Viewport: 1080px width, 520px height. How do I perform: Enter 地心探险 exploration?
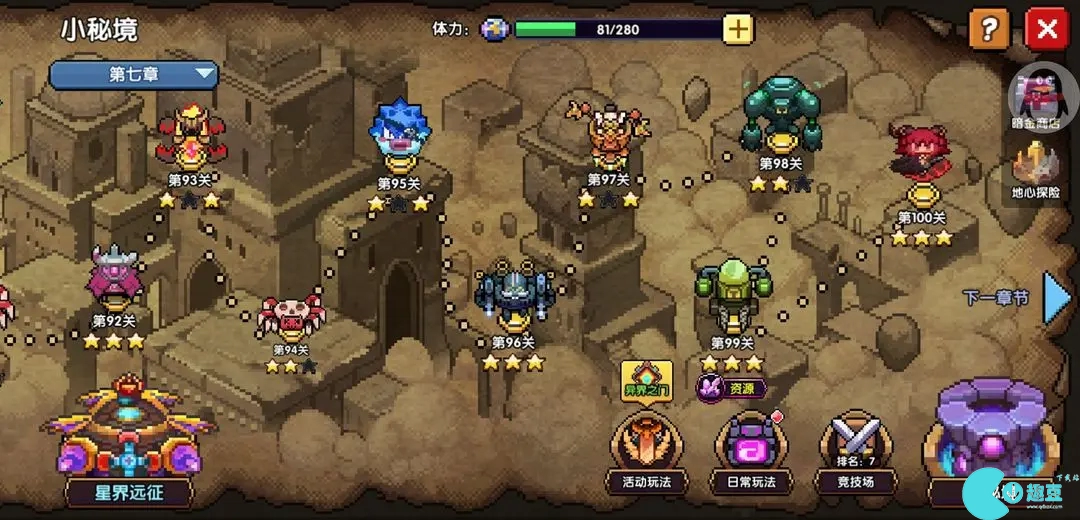click(x=1036, y=170)
